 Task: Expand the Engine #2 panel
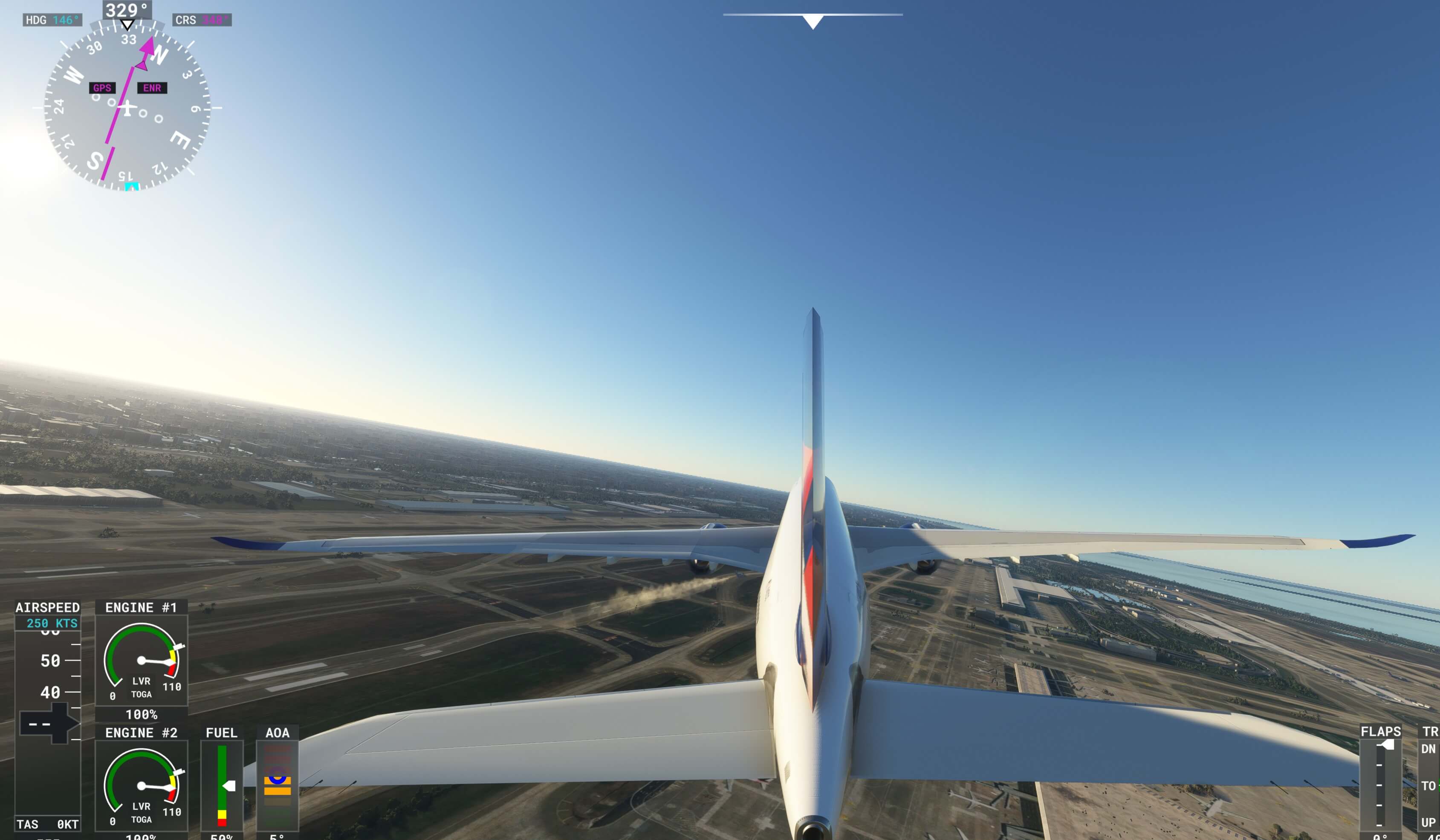pyautogui.click(x=141, y=733)
